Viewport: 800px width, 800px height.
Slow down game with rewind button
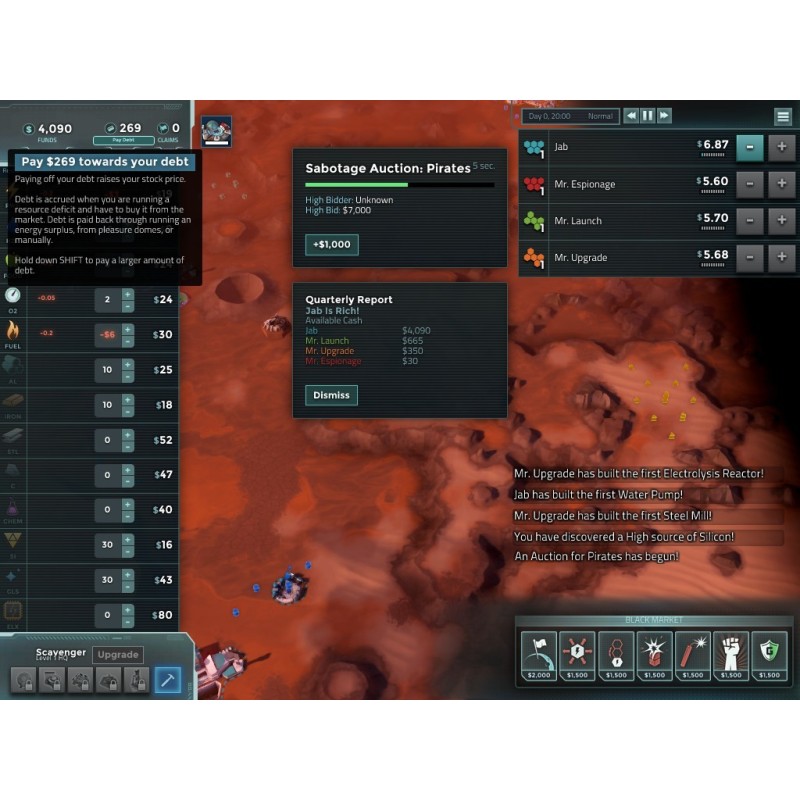(x=631, y=116)
